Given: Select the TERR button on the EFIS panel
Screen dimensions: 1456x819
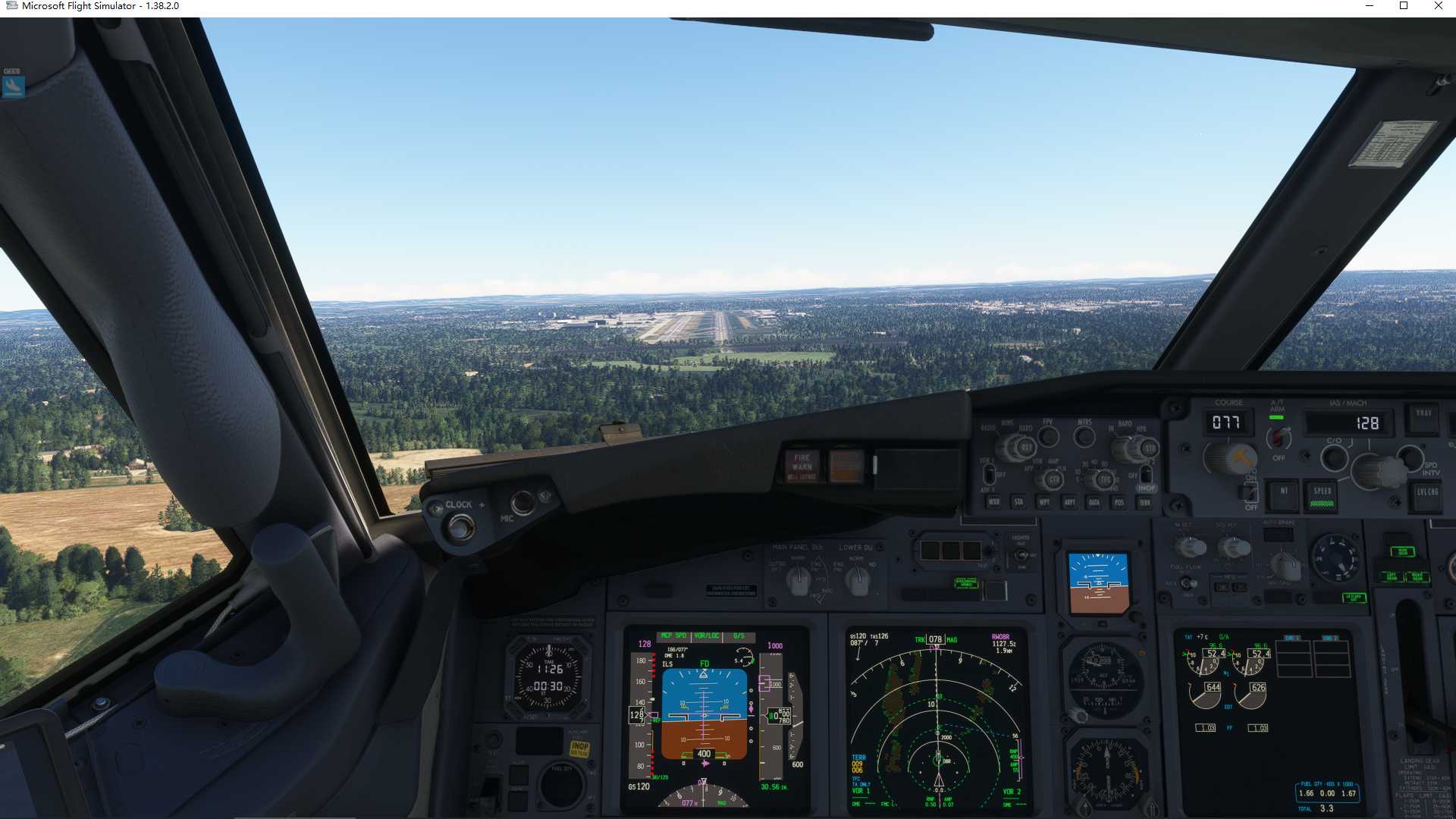Looking at the screenshot, I should click(1145, 502).
